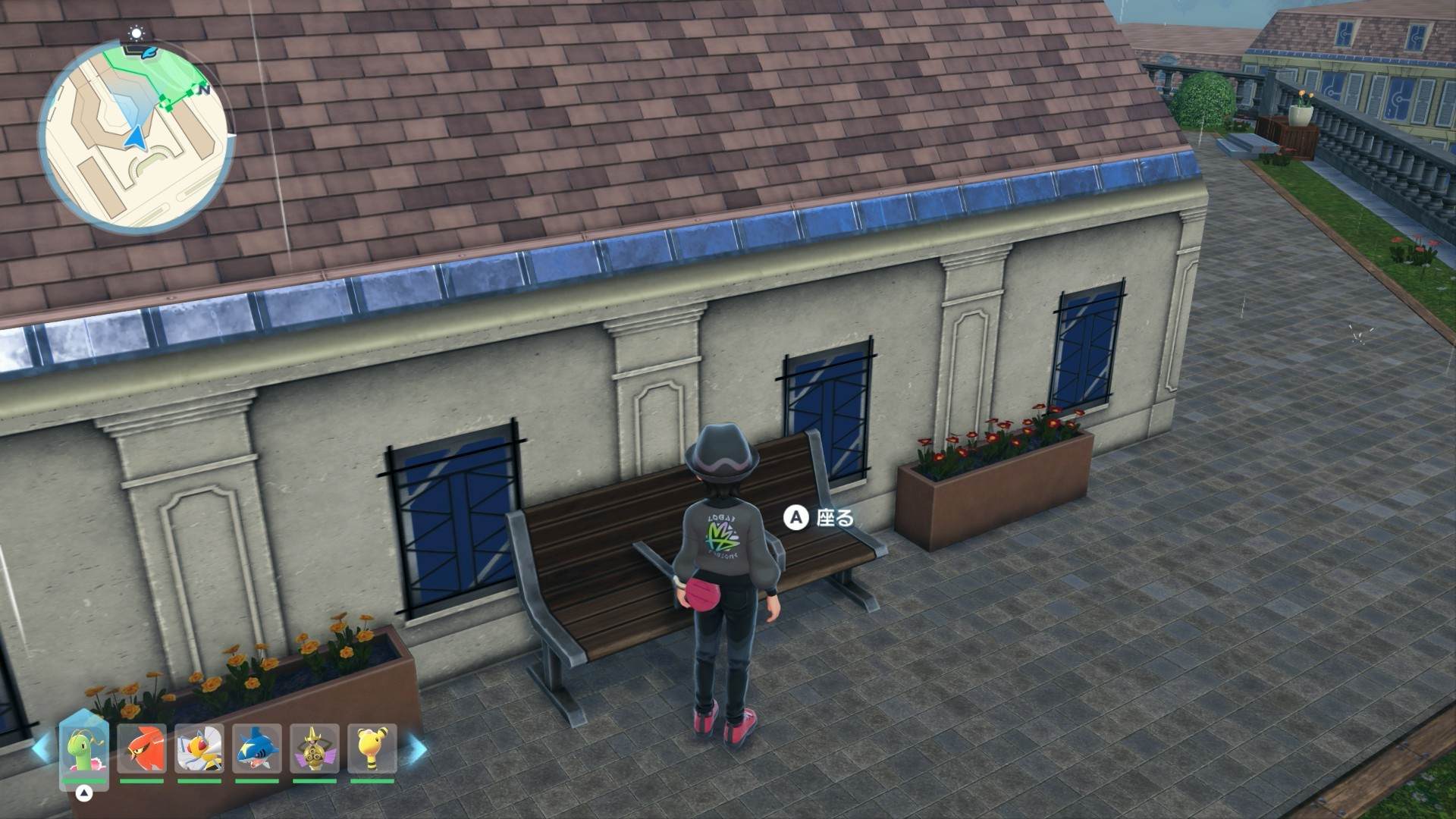The height and width of the screenshot is (819, 1456).
Task: Click the left party cycle arrow
Action: 41,747
